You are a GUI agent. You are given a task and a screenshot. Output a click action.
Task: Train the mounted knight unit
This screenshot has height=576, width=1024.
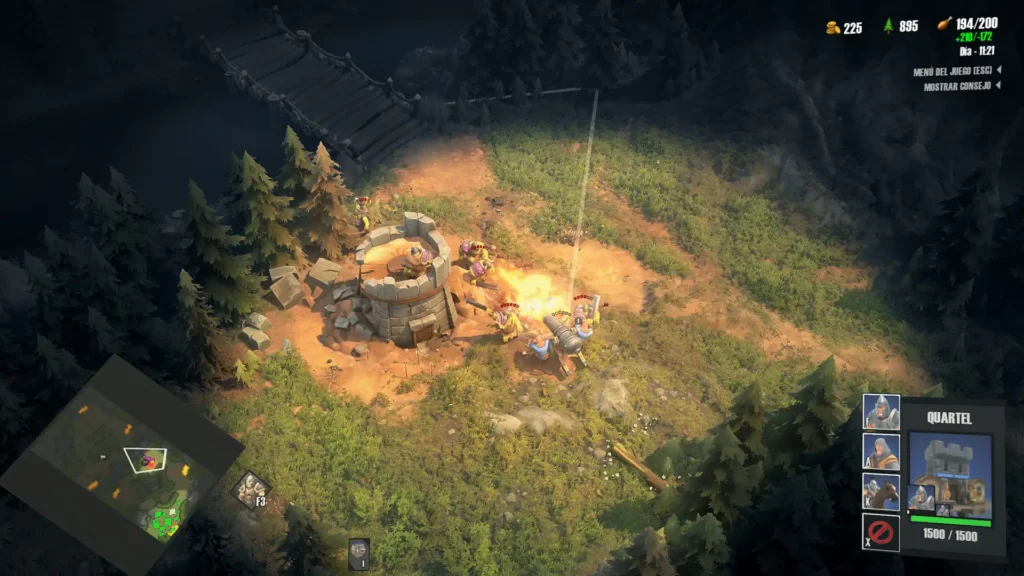881,491
